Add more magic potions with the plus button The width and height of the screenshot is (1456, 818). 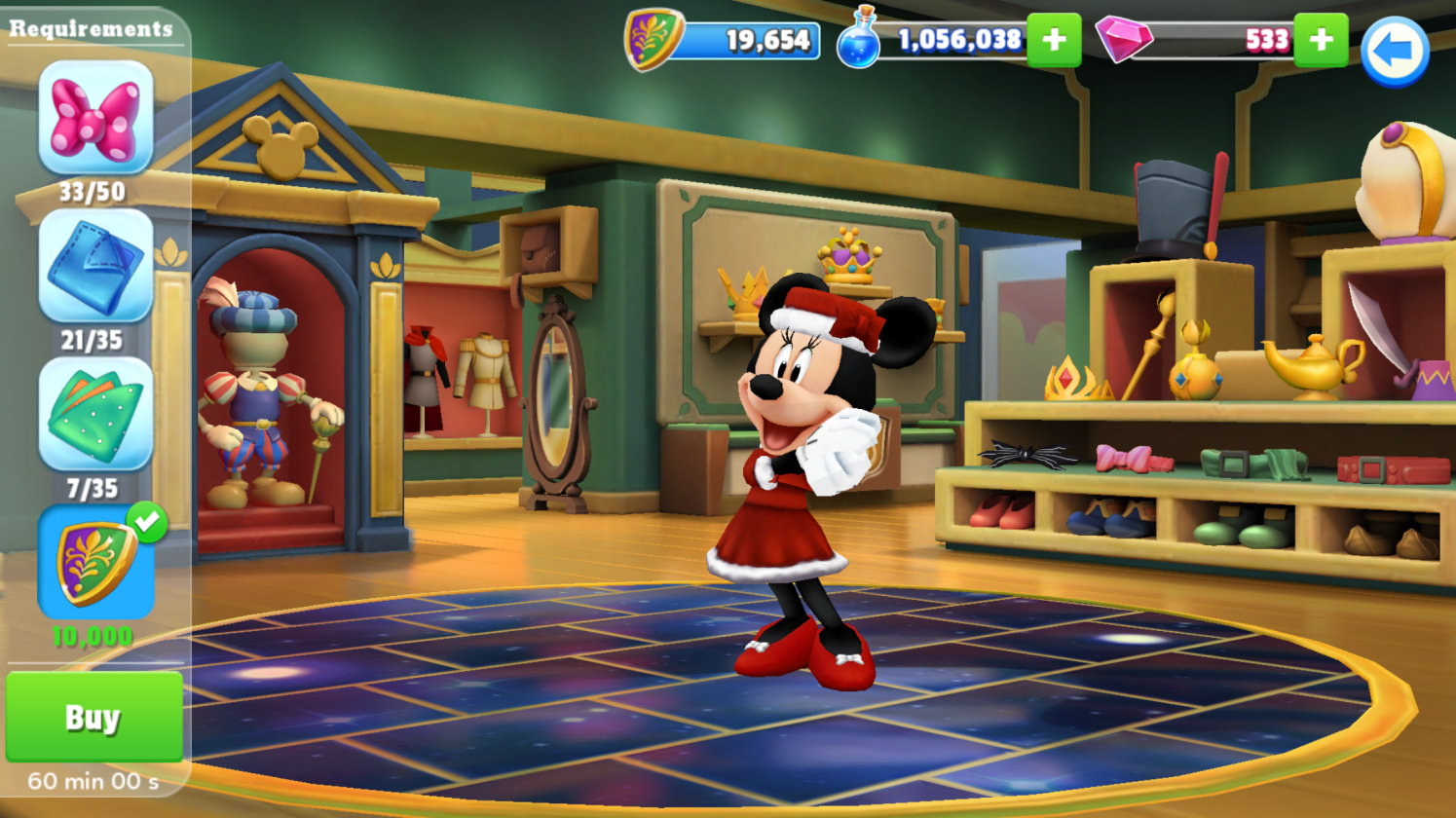coord(1053,40)
